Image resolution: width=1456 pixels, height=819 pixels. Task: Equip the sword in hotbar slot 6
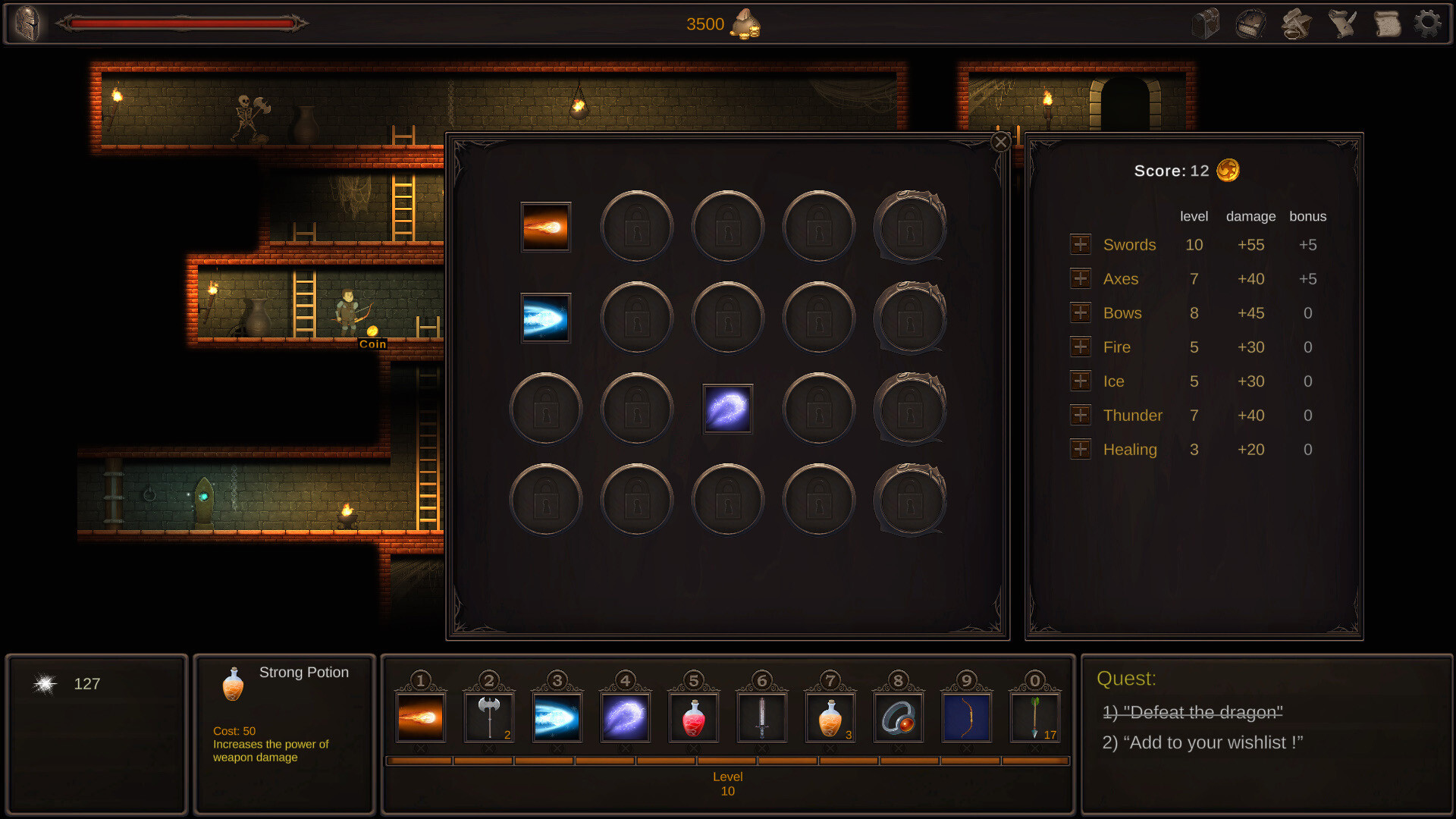pyautogui.click(x=763, y=716)
